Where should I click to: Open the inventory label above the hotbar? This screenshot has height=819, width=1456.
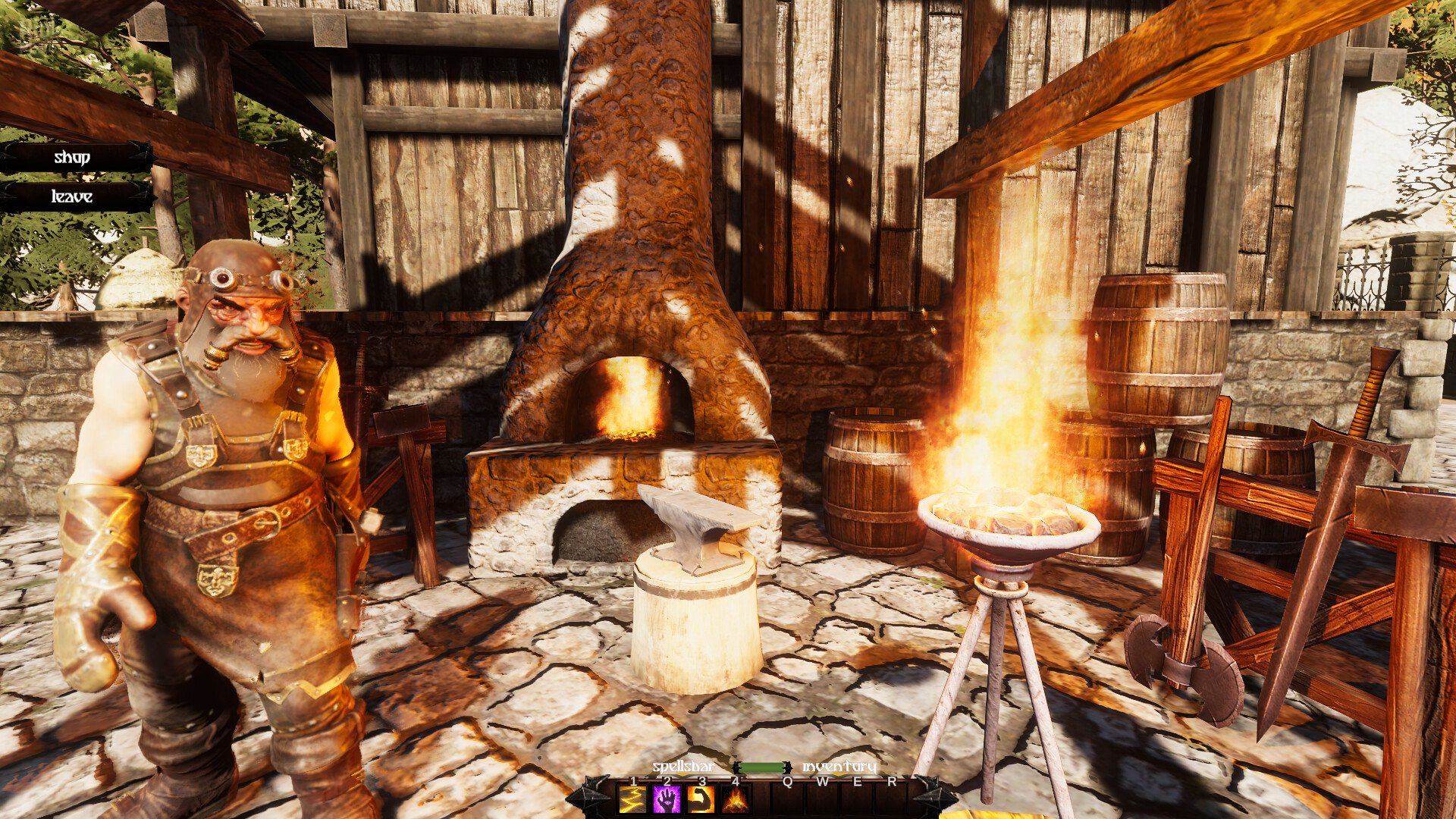[x=839, y=767]
